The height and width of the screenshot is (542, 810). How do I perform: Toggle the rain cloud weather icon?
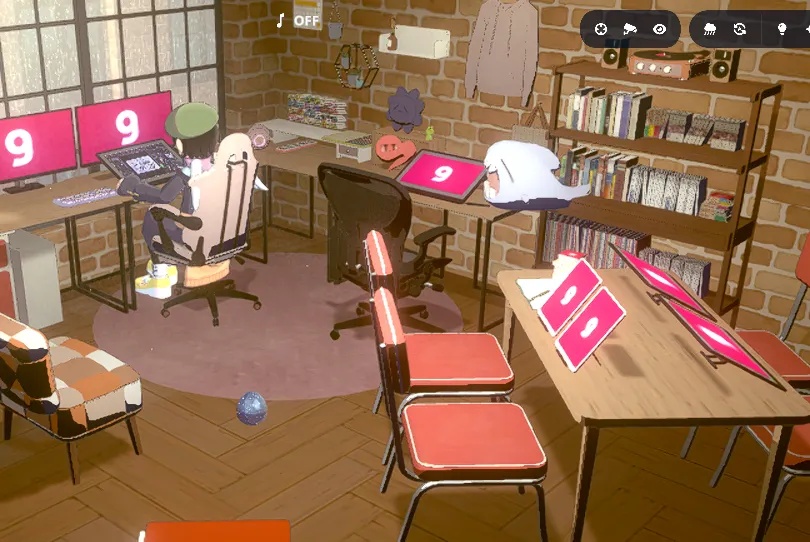tap(710, 30)
